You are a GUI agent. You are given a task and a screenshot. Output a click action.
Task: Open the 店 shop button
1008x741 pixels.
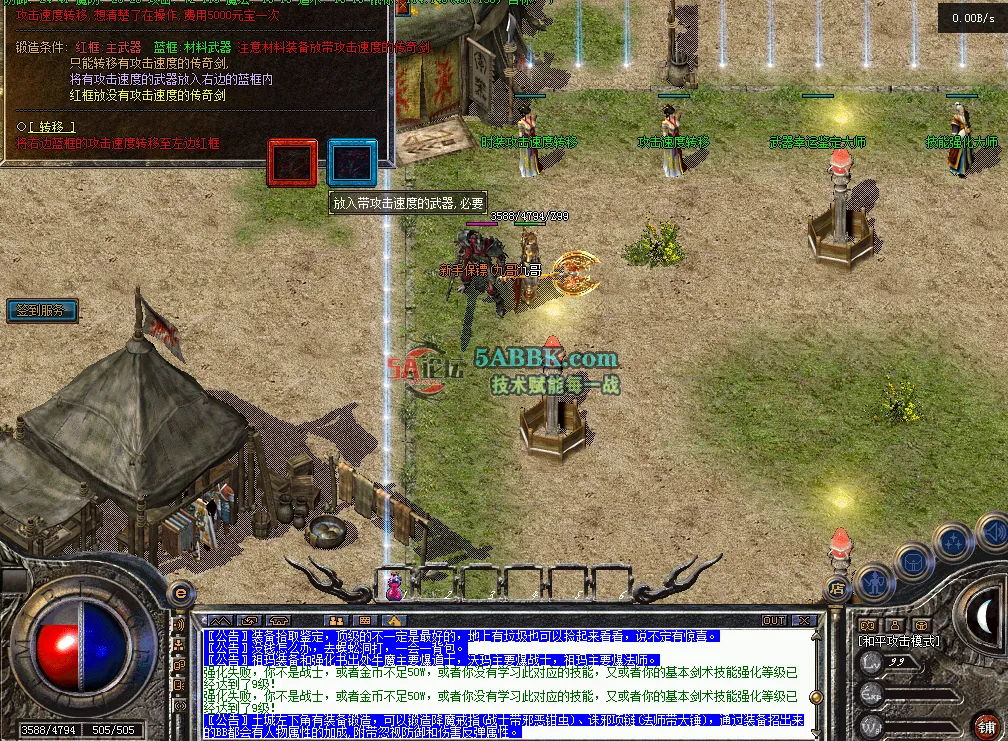click(x=837, y=587)
